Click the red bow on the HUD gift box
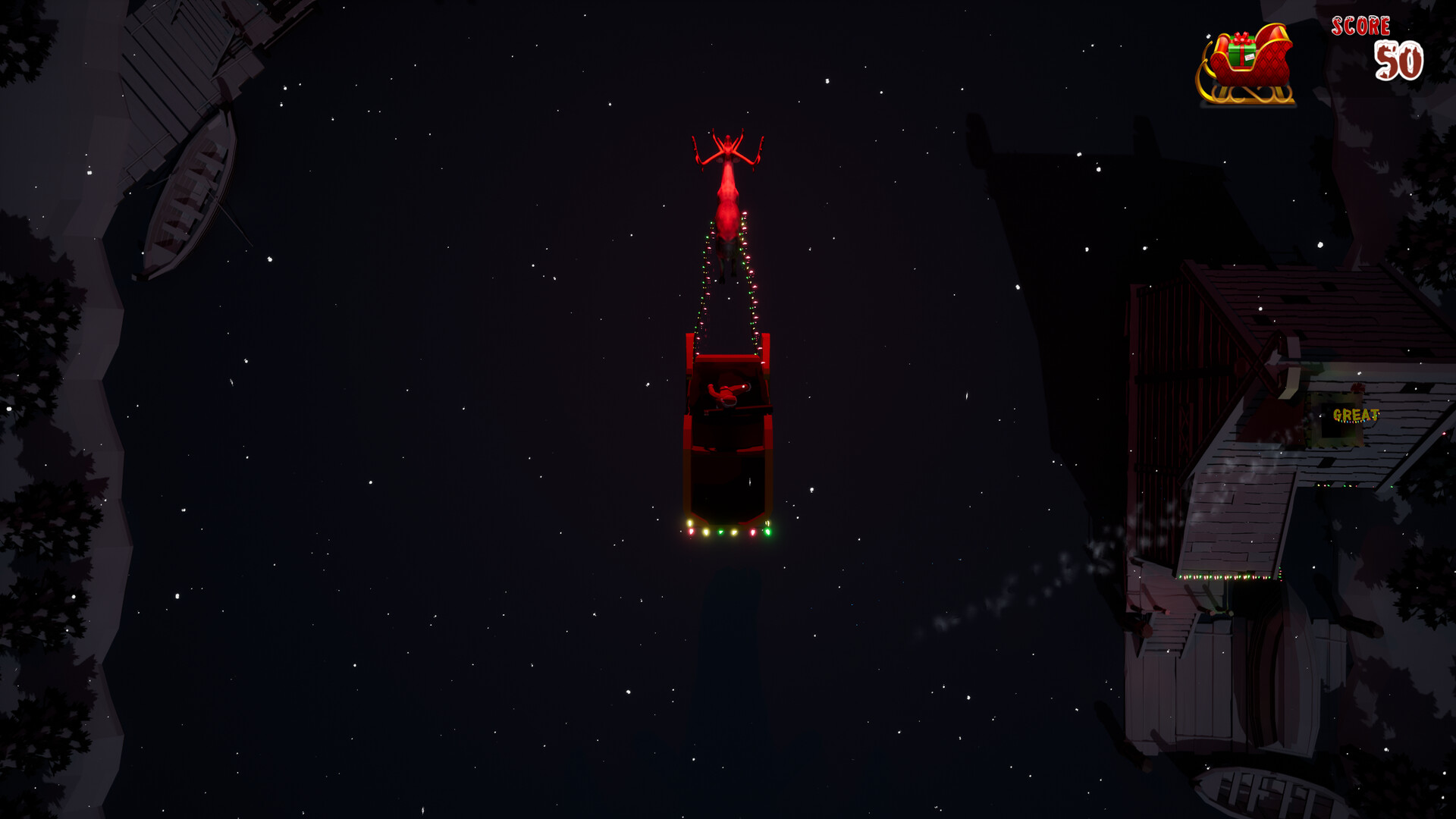 [x=1241, y=39]
